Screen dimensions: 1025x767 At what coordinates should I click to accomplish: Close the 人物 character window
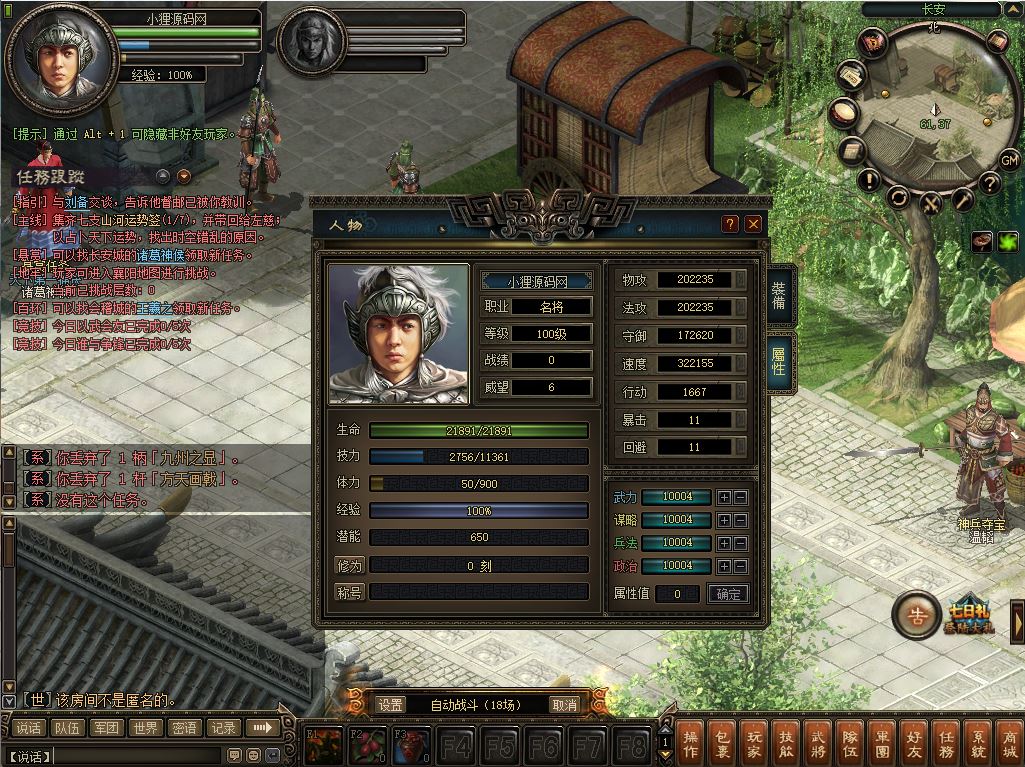point(753,224)
